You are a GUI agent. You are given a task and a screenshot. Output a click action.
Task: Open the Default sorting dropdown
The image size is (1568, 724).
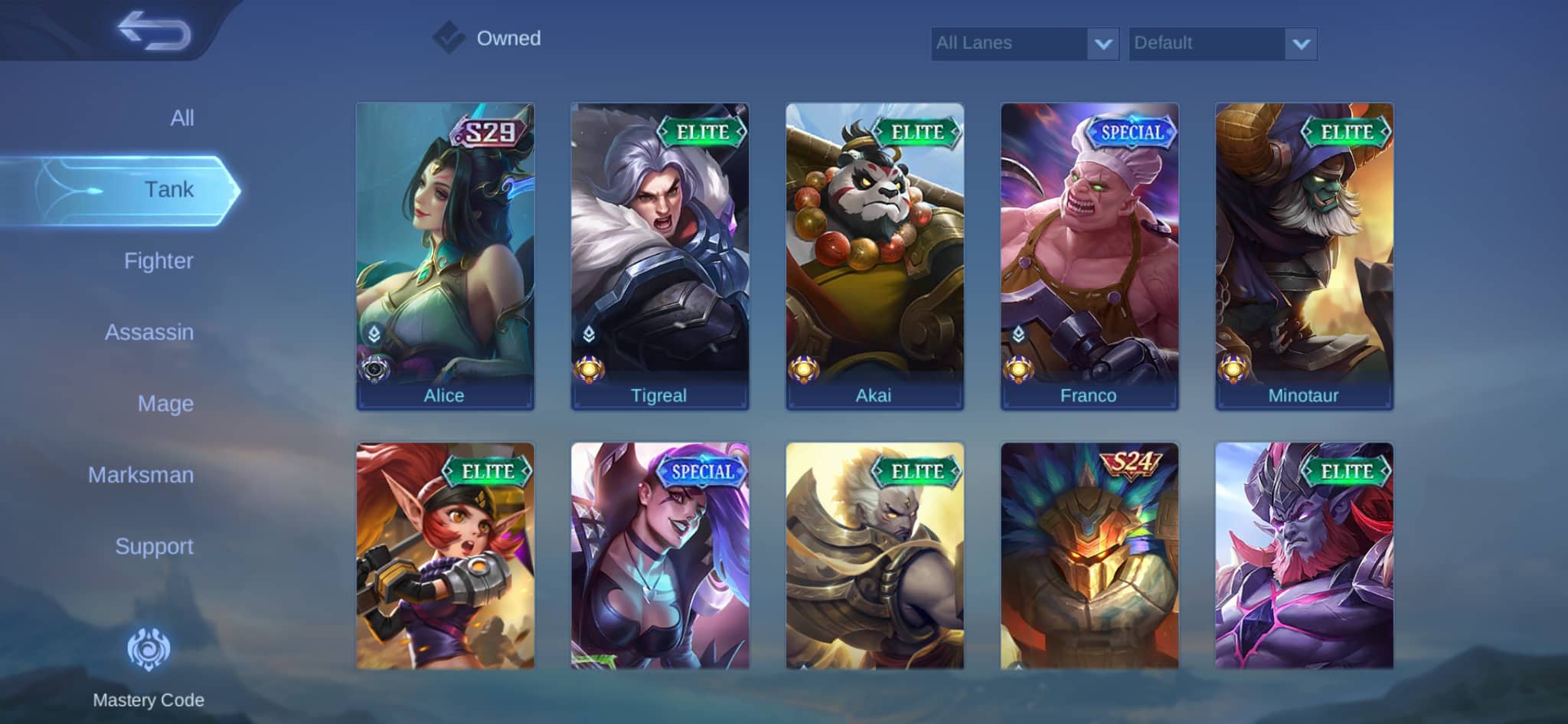pos(1223,44)
